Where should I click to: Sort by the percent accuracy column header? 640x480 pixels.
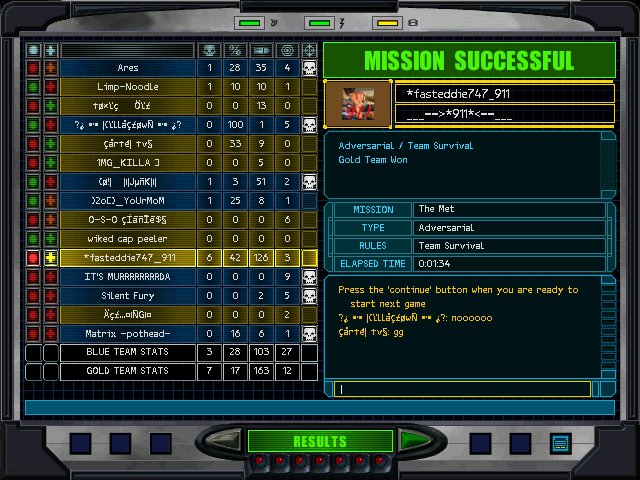236,49
